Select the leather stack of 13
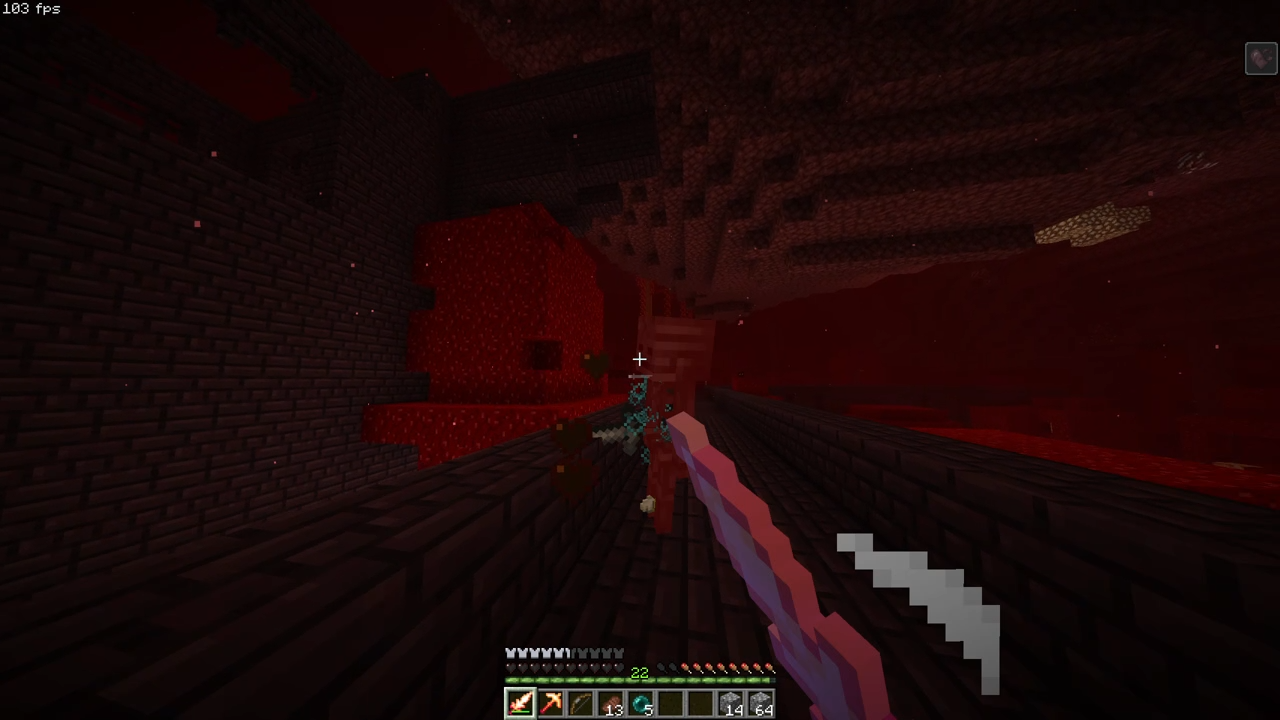This screenshot has width=1280, height=720. [x=611, y=703]
